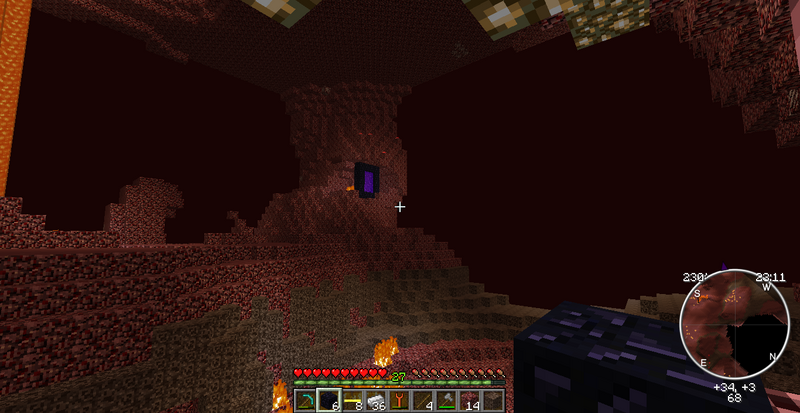Viewport: 800px width, 413px height.
Task: Choose the brown block in the last hotbar slot
Action: coord(491,400)
